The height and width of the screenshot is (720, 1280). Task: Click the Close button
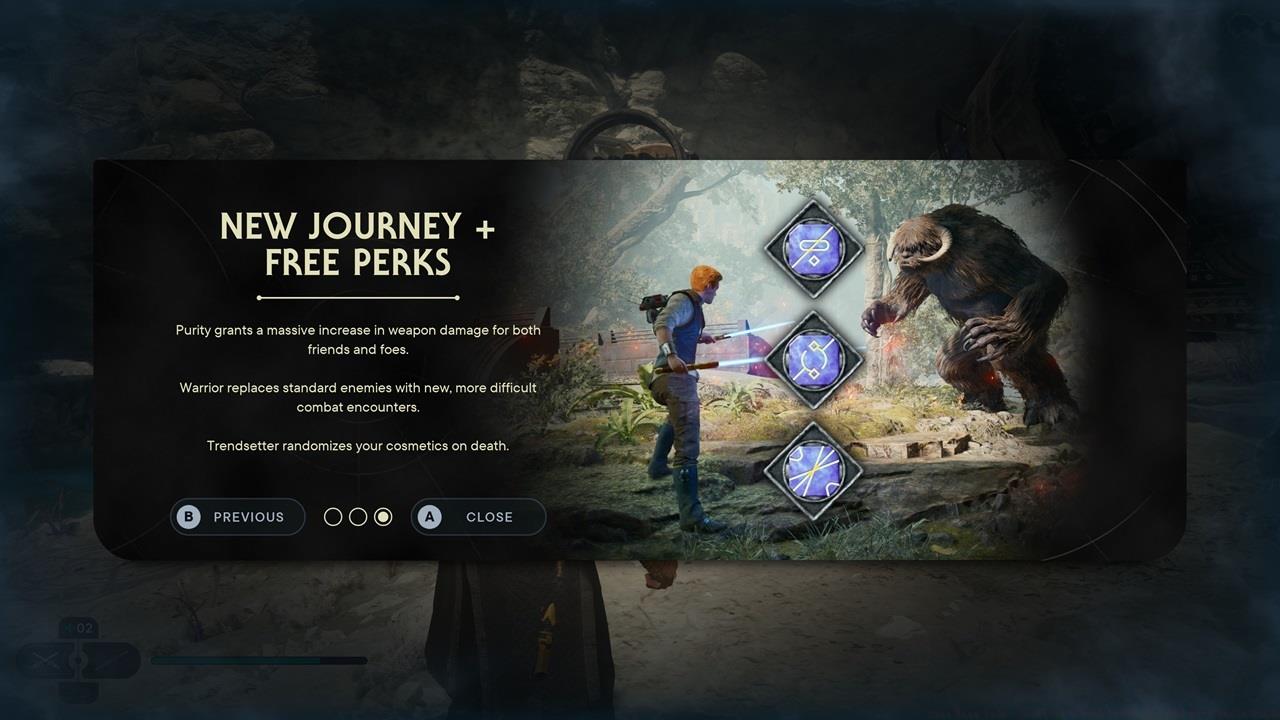pyautogui.click(x=478, y=517)
